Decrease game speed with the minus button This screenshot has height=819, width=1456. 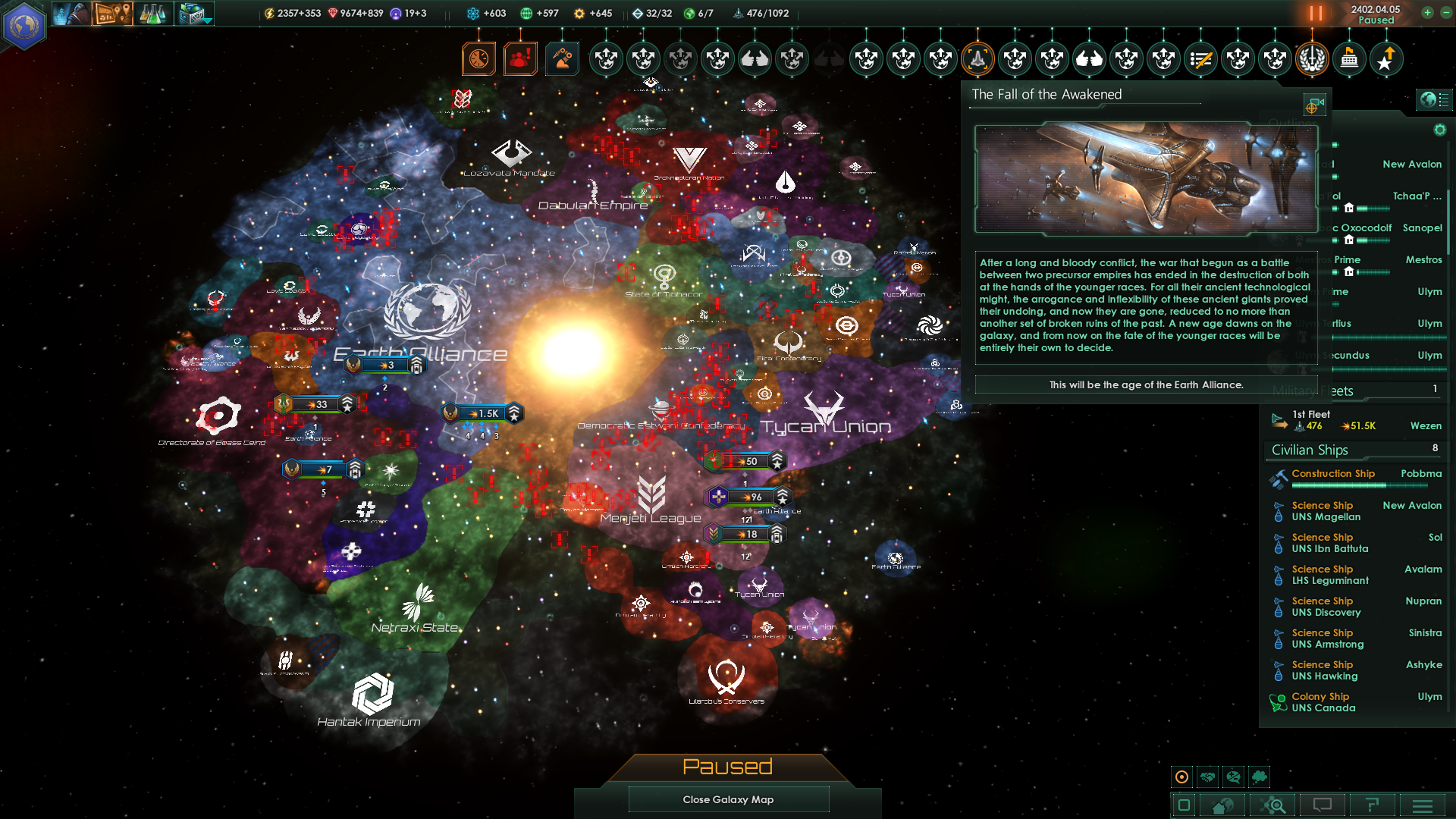coord(1445,13)
